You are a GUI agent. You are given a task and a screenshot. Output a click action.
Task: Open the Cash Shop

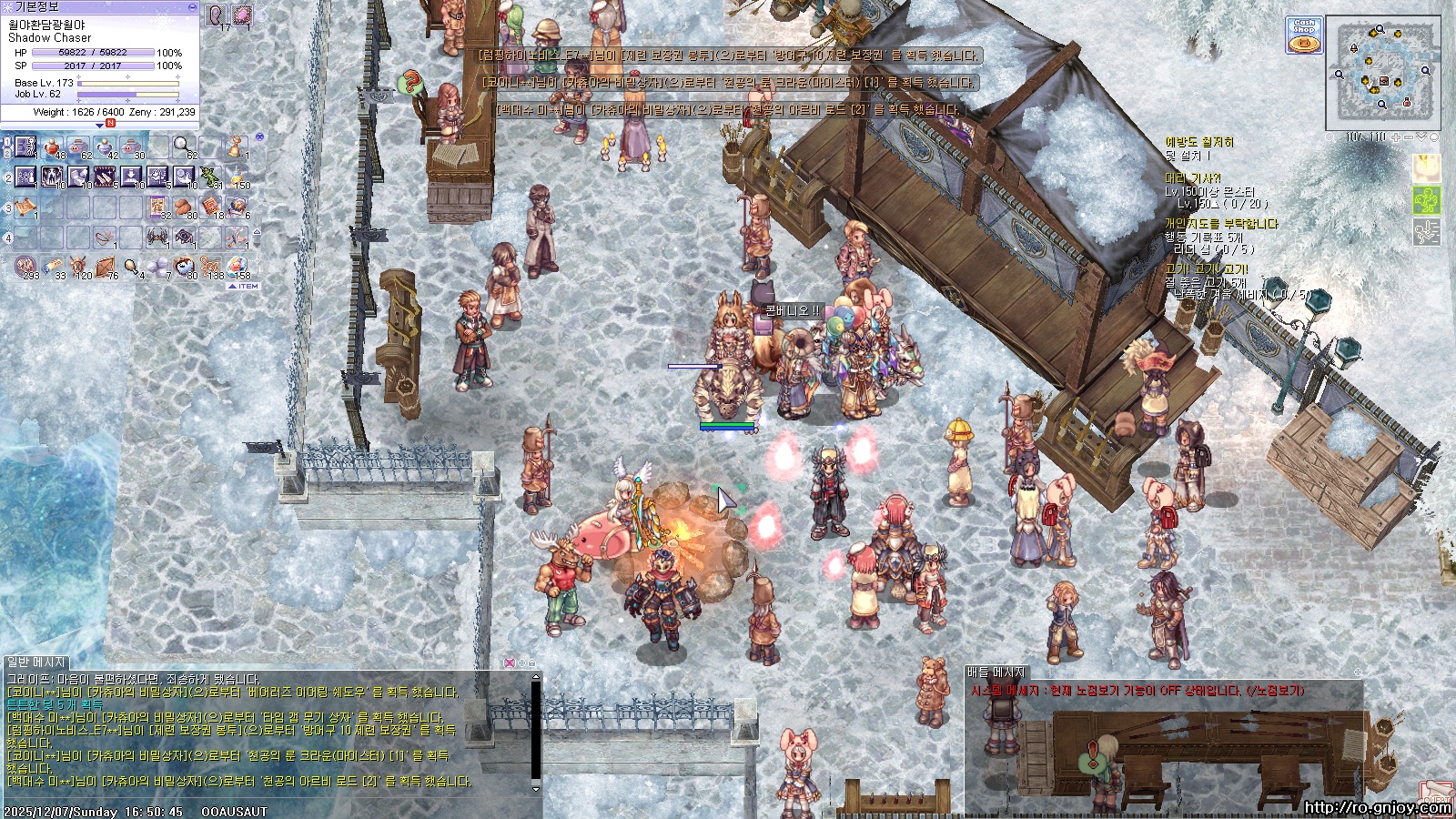(1305, 36)
